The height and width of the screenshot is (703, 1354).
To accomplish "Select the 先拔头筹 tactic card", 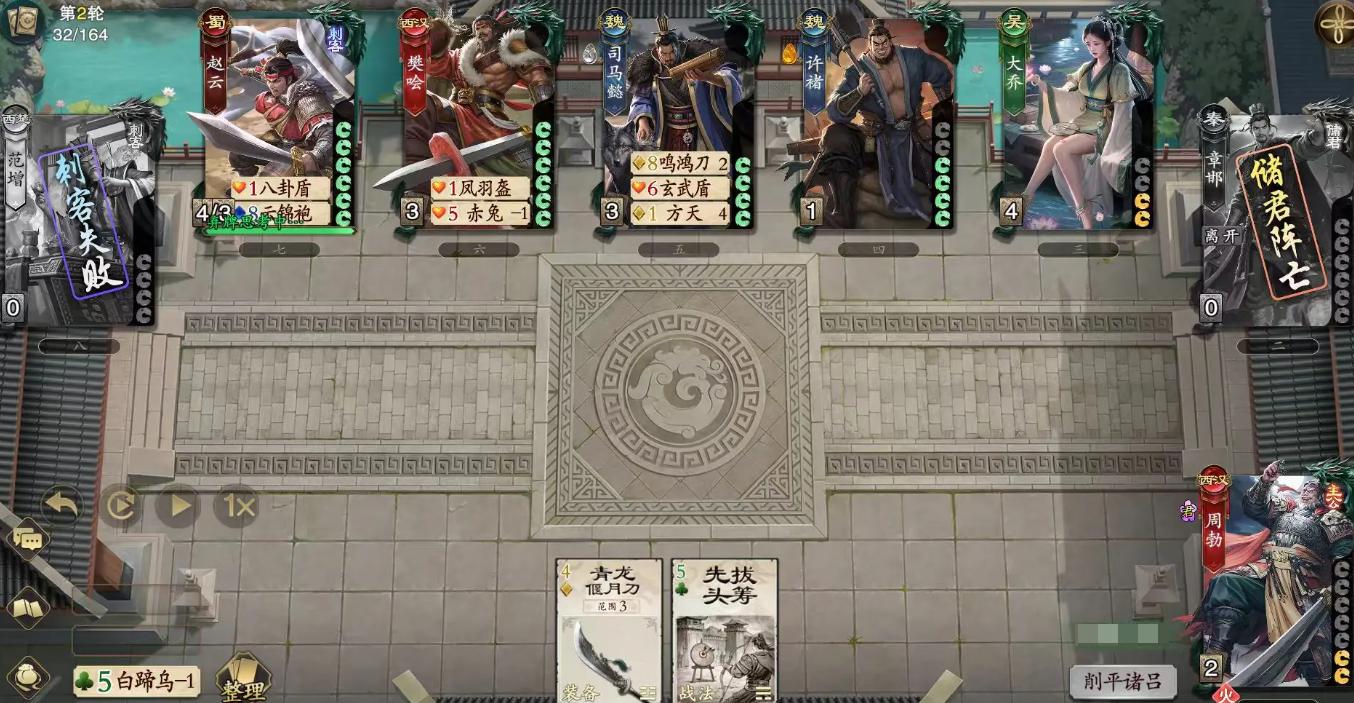I will 725,630.
